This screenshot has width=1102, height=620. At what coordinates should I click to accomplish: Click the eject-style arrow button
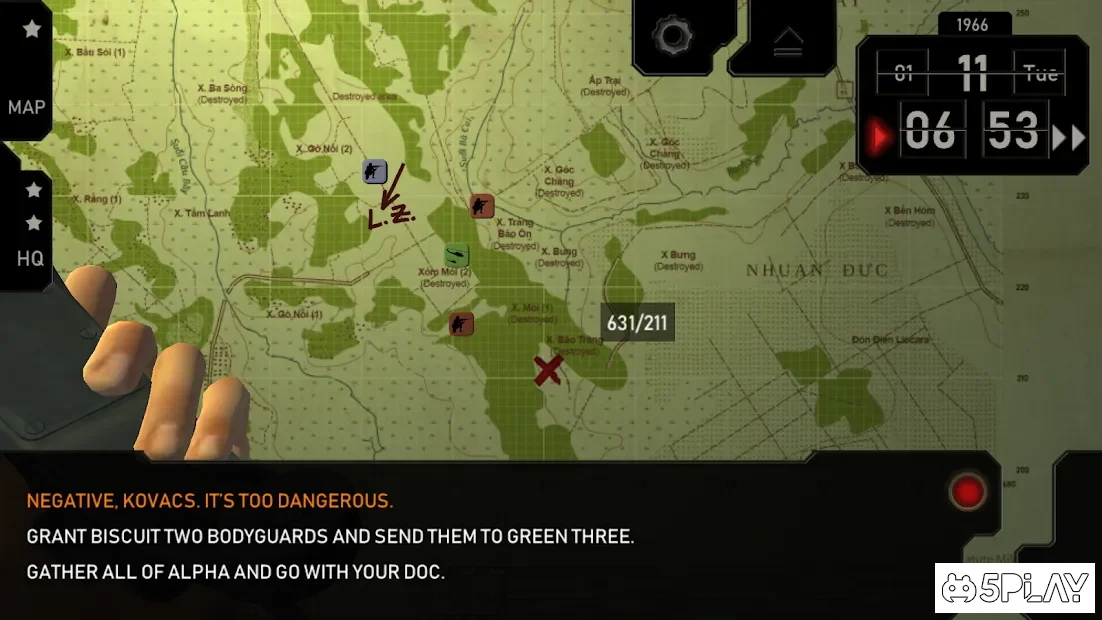788,41
